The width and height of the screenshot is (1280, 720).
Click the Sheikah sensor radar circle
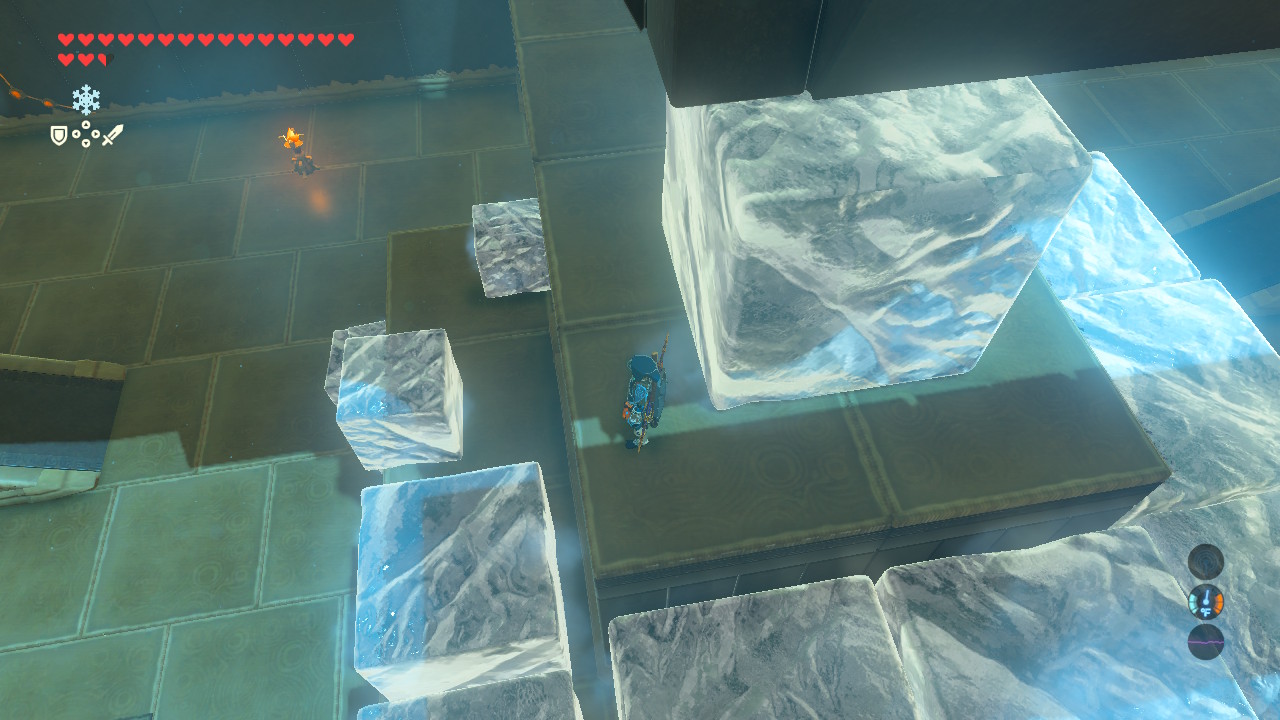1205,562
